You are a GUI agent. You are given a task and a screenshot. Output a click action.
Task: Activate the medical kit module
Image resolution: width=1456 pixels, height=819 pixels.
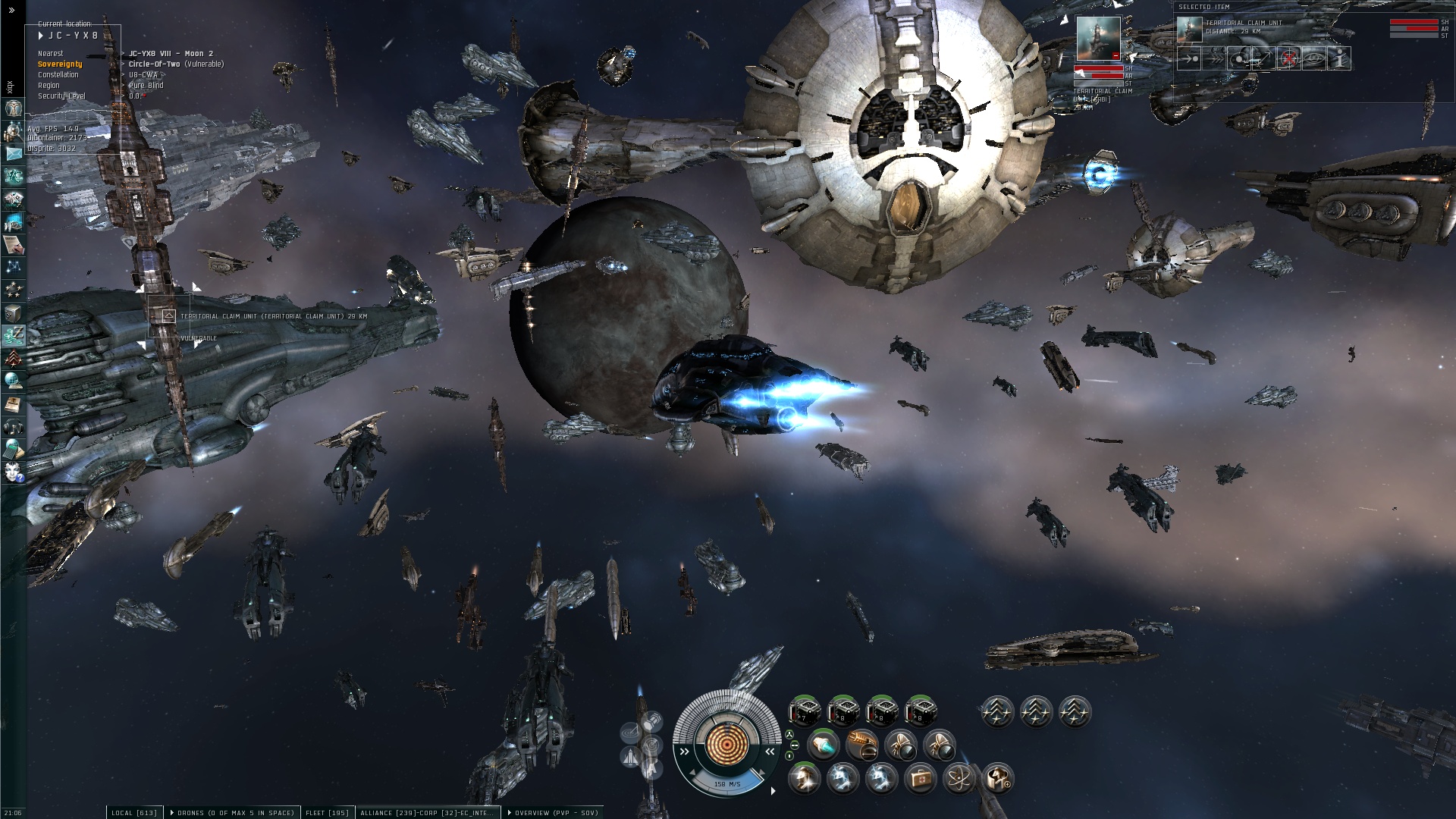click(920, 778)
